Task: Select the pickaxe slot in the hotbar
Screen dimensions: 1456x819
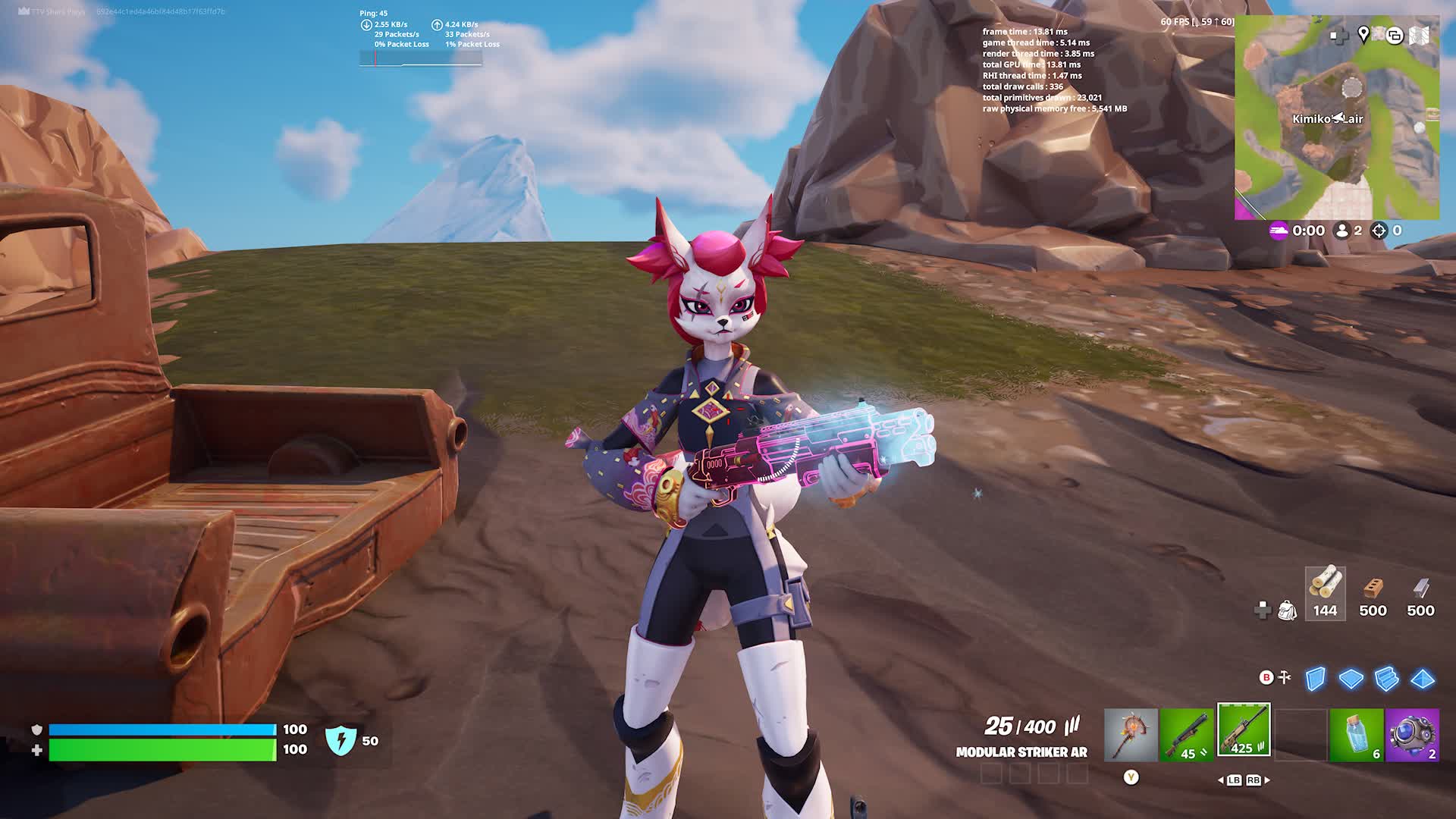Action: pos(1131,734)
